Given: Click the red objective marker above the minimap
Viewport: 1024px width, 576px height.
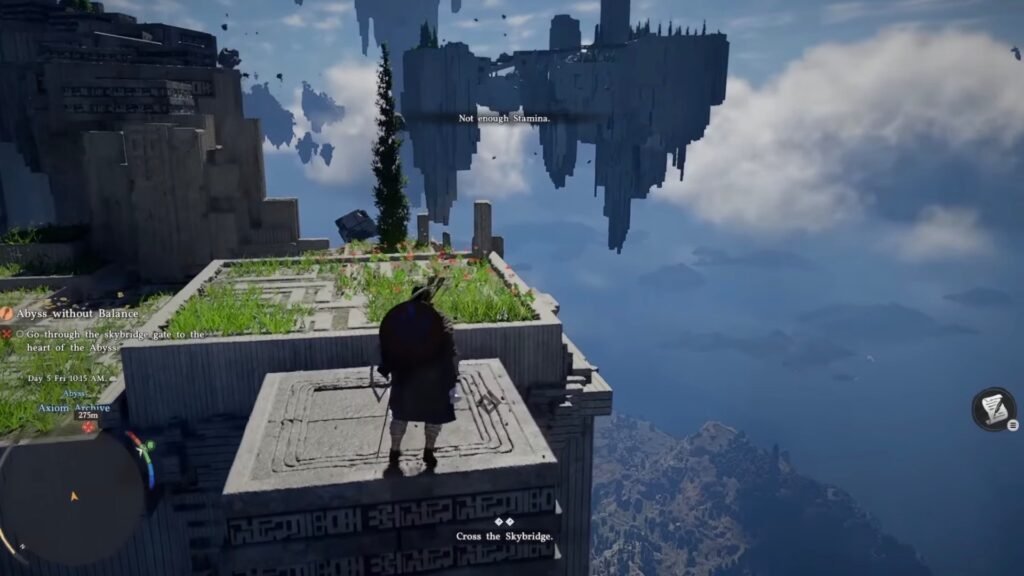Looking at the screenshot, I should click(x=89, y=427).
